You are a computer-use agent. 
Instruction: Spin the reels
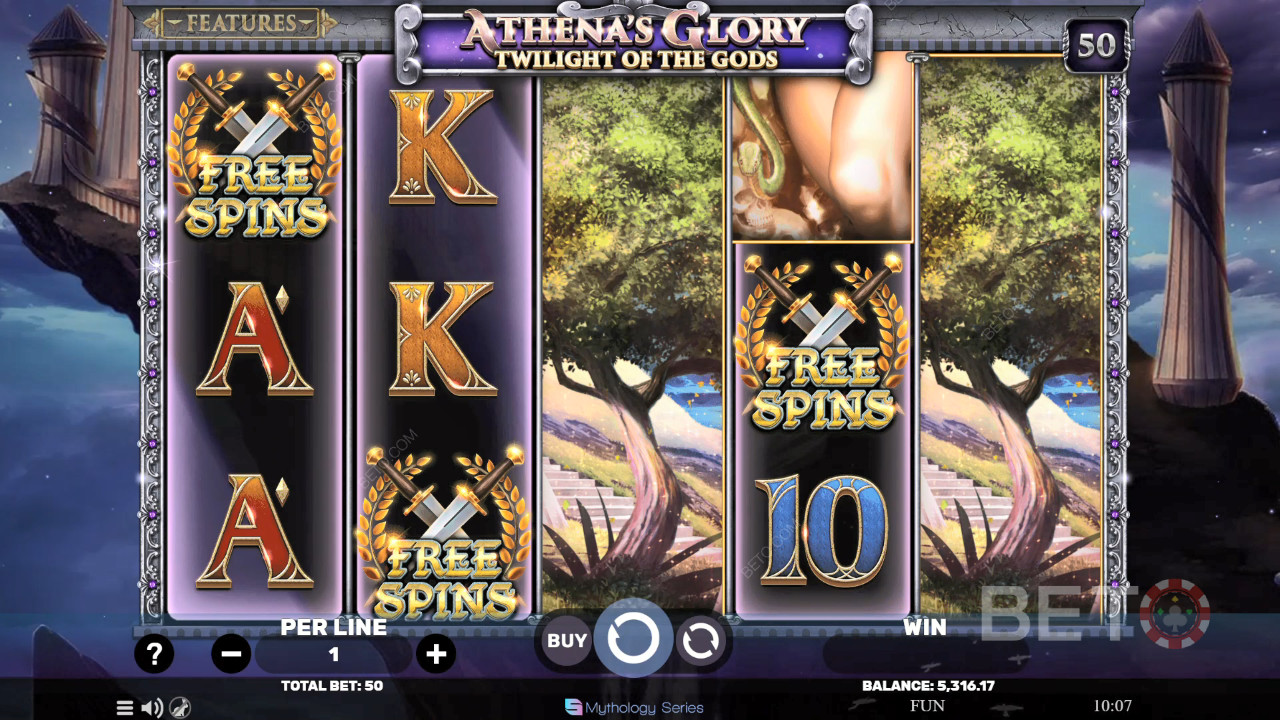633,639
